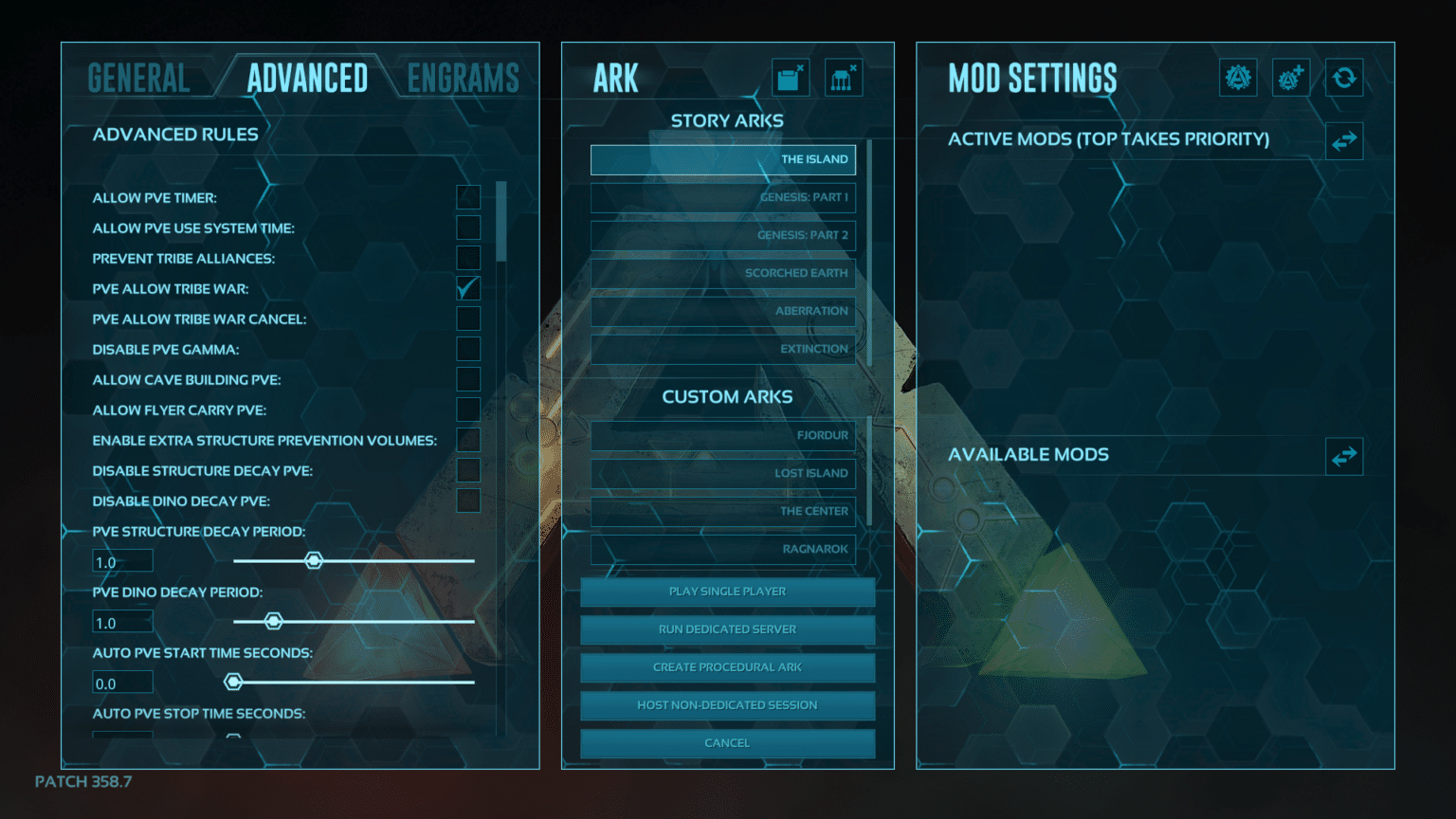The width and height of the screenshot is (1456, 819).
Task: Check Disable Structure Decay PVE
Action: click(467, 469)
